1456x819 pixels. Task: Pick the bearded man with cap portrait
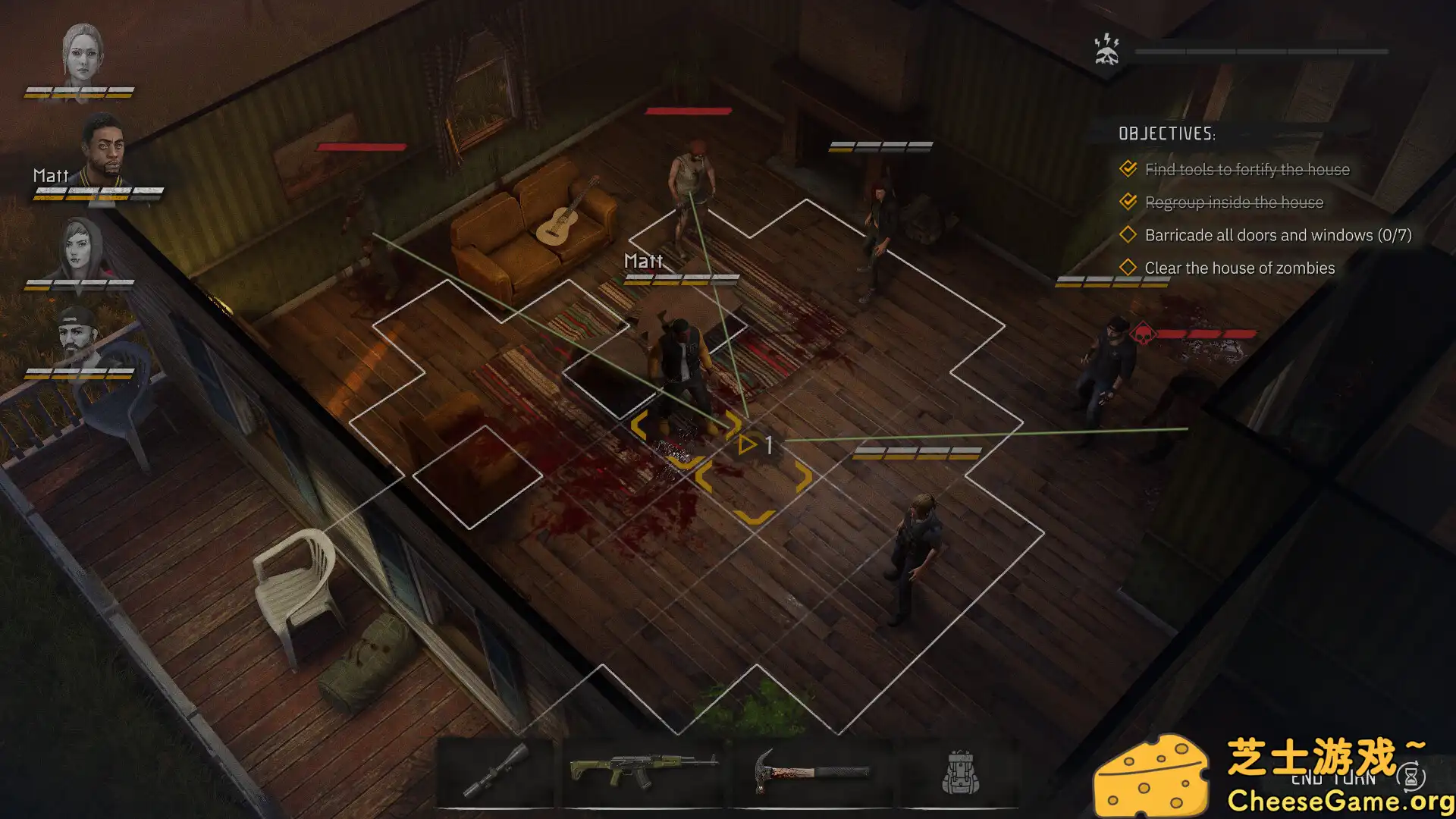coord(77,334)
